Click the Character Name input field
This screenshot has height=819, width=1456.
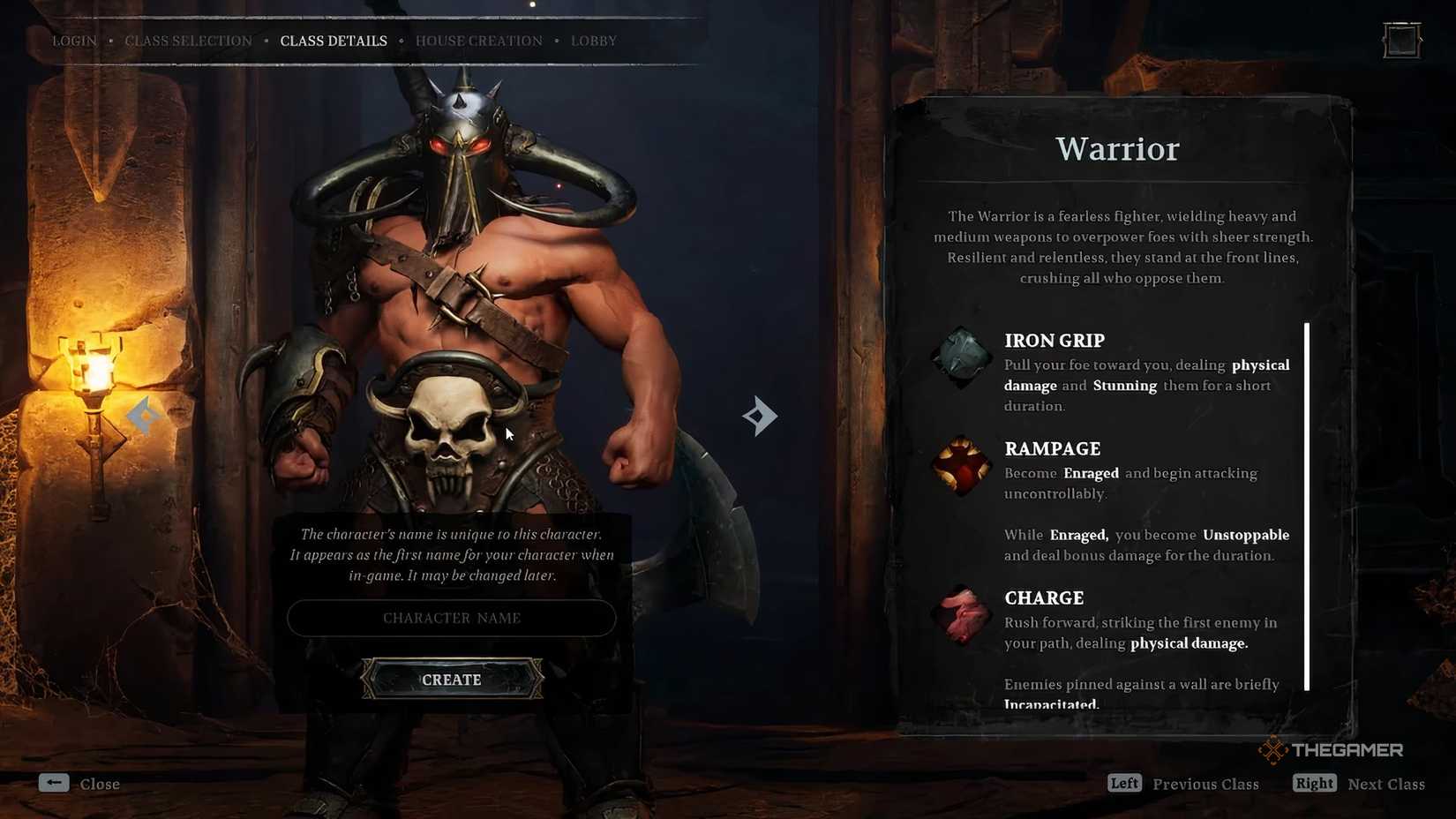click(451, 618)
